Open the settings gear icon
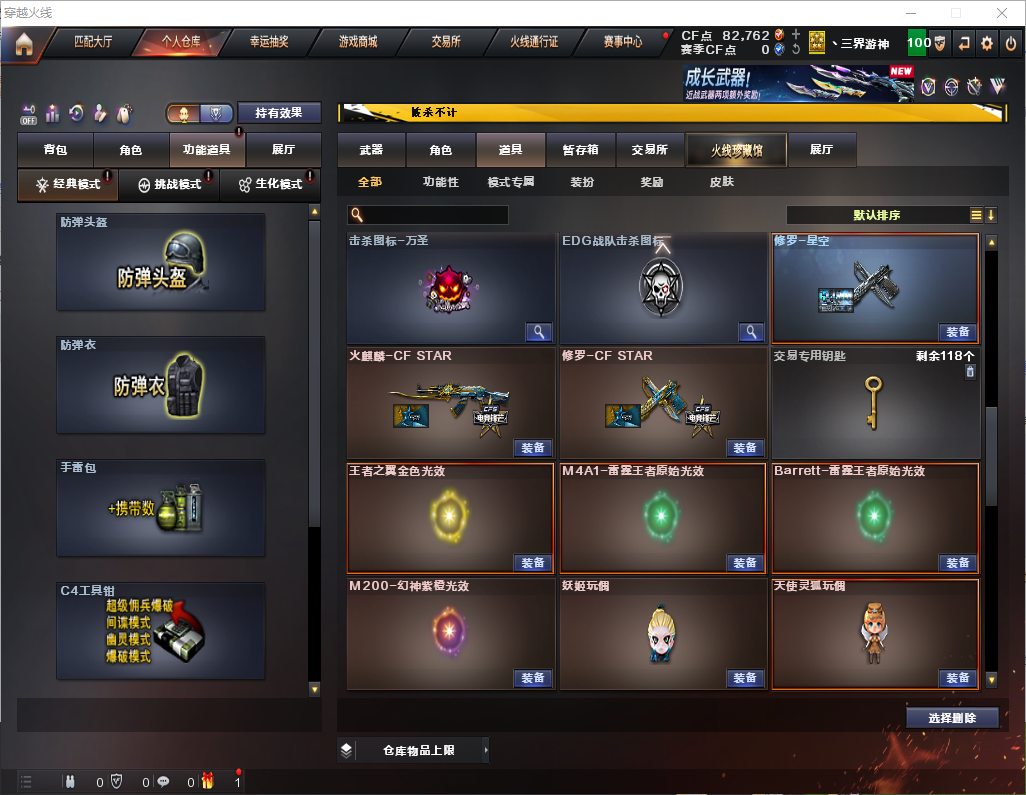1026x795 pixels. 986,43
